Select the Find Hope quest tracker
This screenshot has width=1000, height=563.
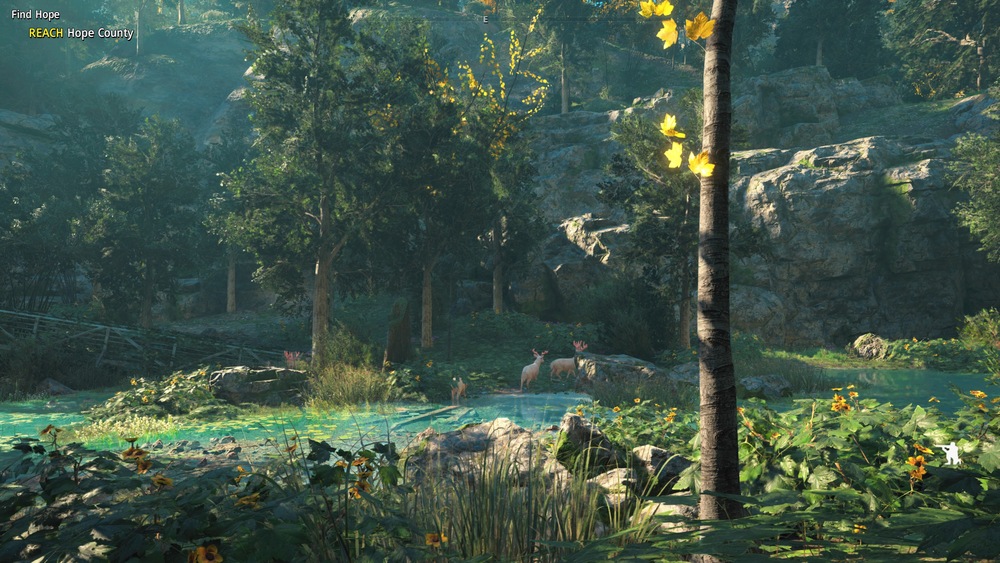pyautogui.click(x=36, y=15)
